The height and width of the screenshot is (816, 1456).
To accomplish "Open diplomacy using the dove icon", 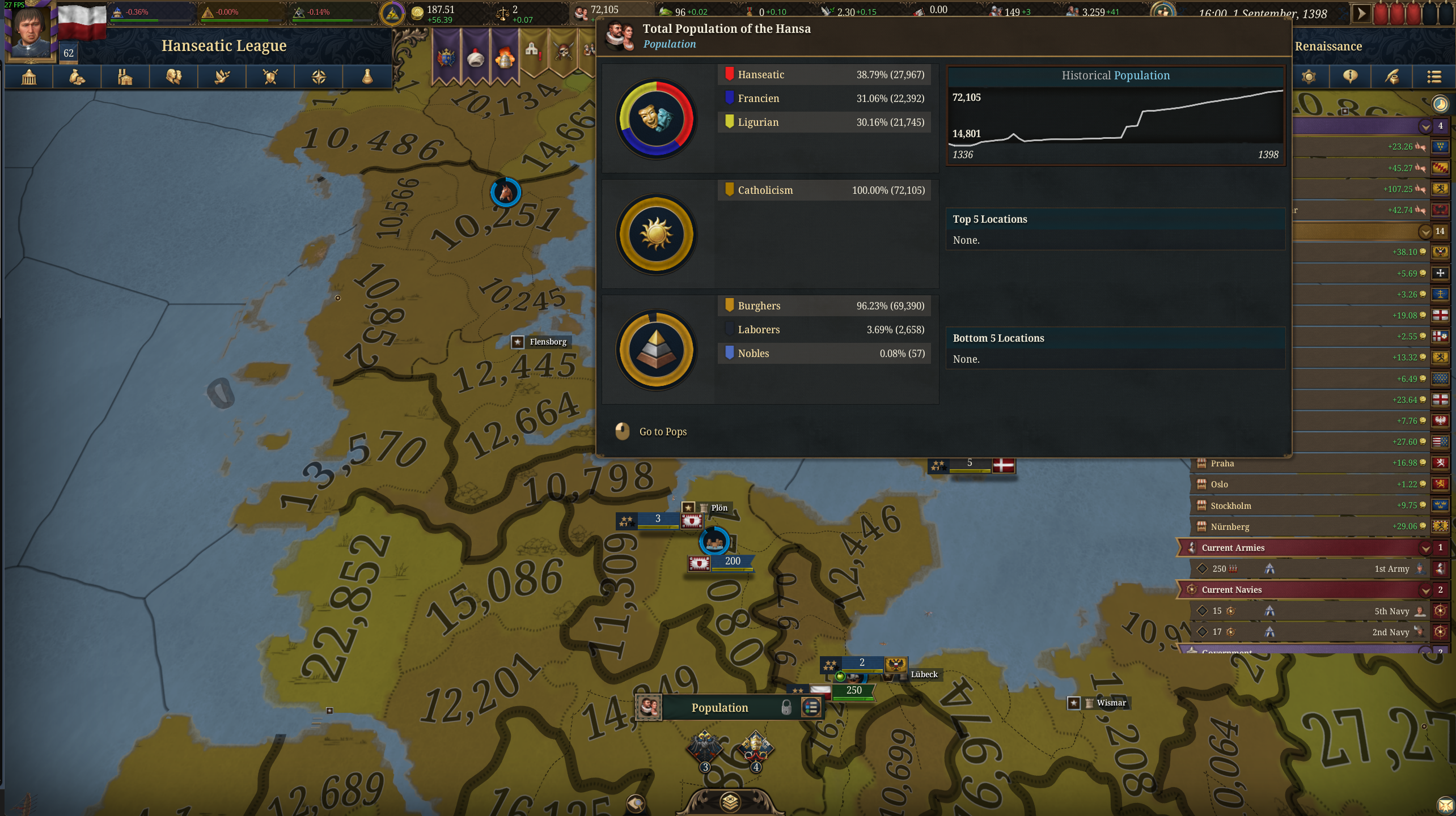I will point(222,76).
